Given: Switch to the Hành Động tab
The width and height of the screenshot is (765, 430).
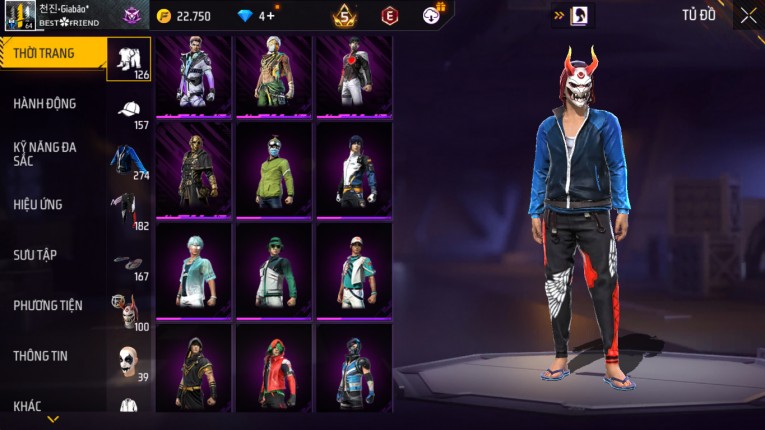Looking at the screenshot, I should 45,104.
